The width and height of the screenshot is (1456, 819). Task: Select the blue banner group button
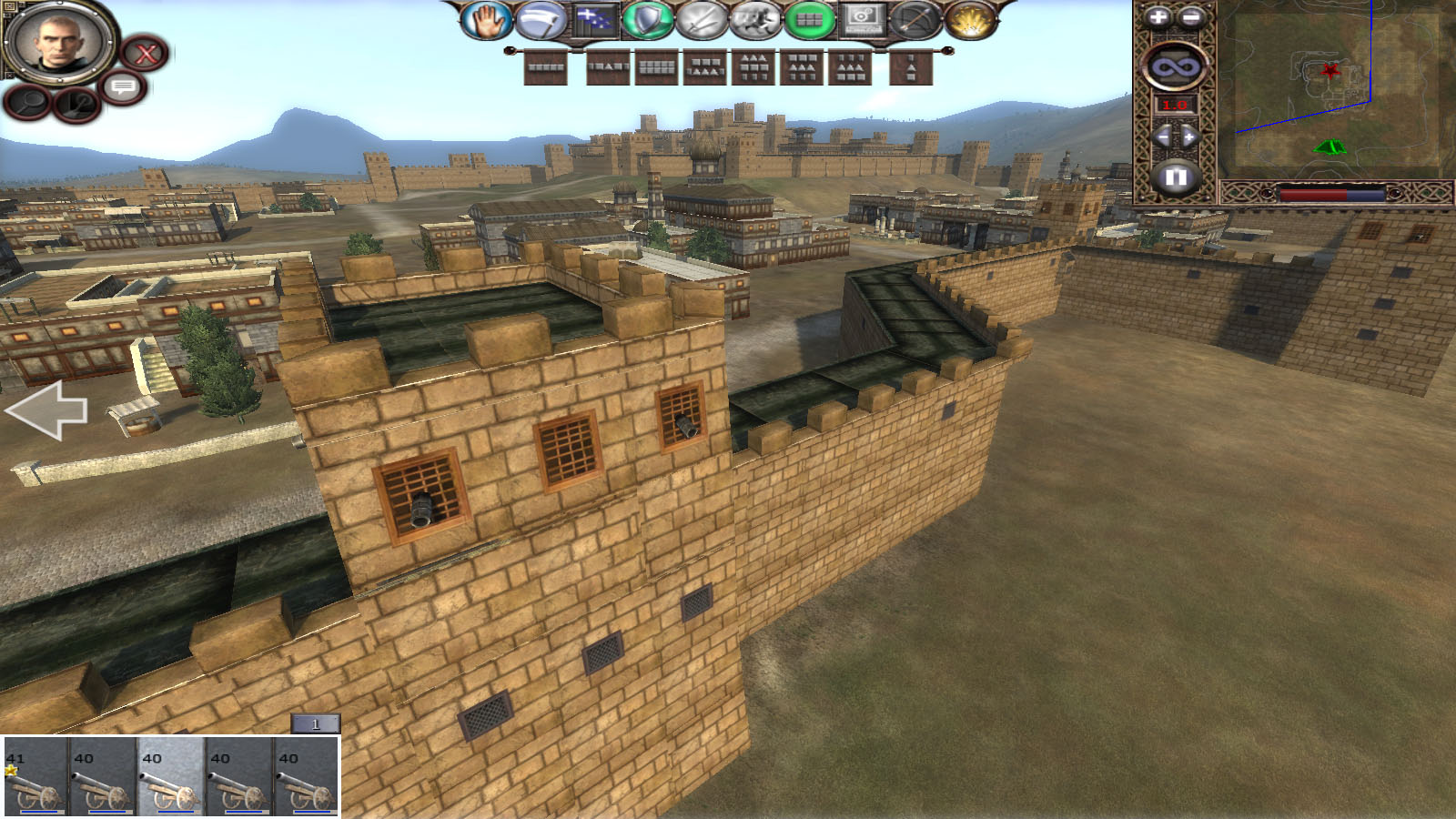[595, 21]
